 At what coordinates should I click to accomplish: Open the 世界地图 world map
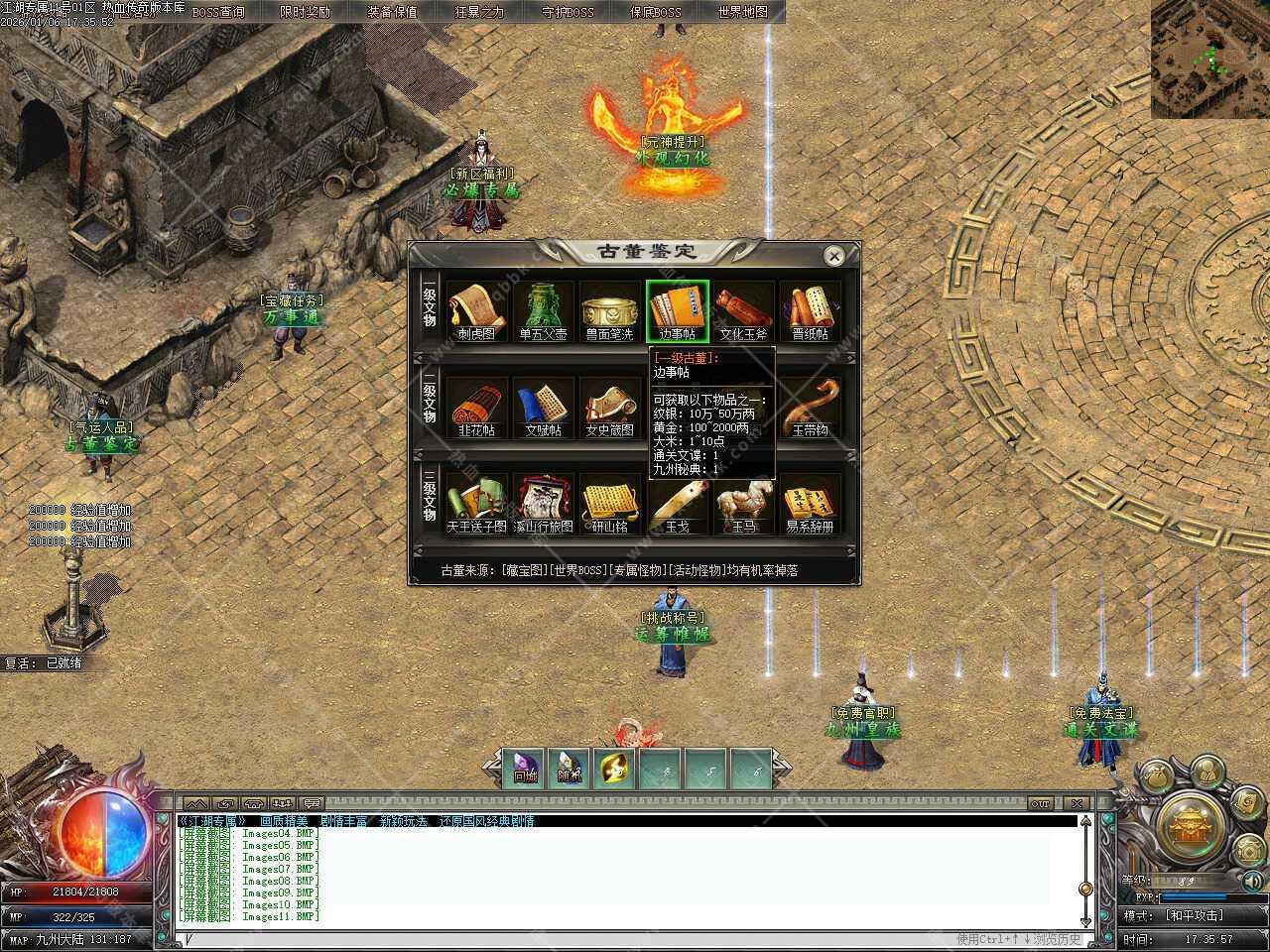[x=742, y=12]
